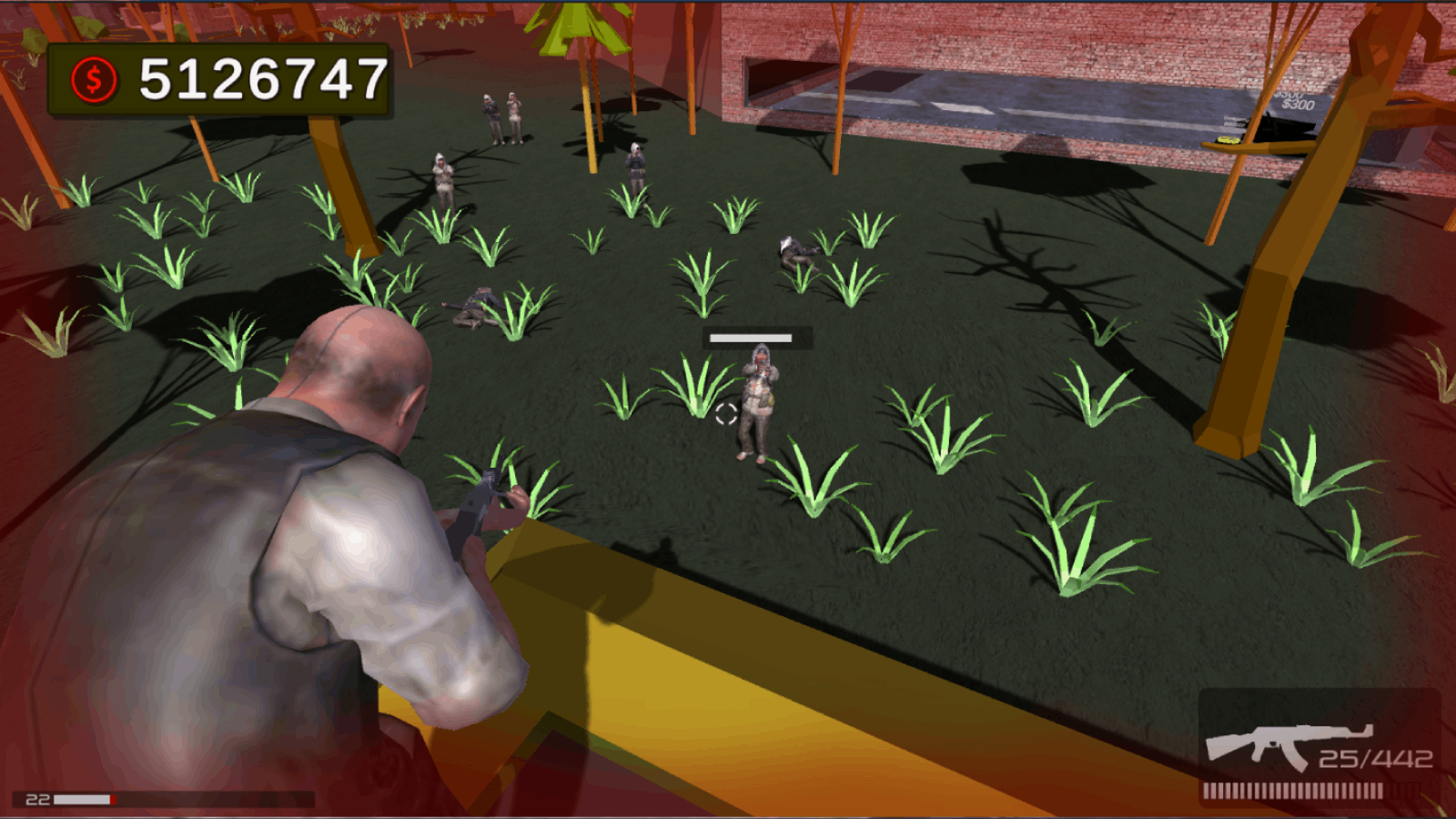This screenshot has height=819, width=1456.
Task: Select the zombie near the crosshair
Action: point(757,400)
